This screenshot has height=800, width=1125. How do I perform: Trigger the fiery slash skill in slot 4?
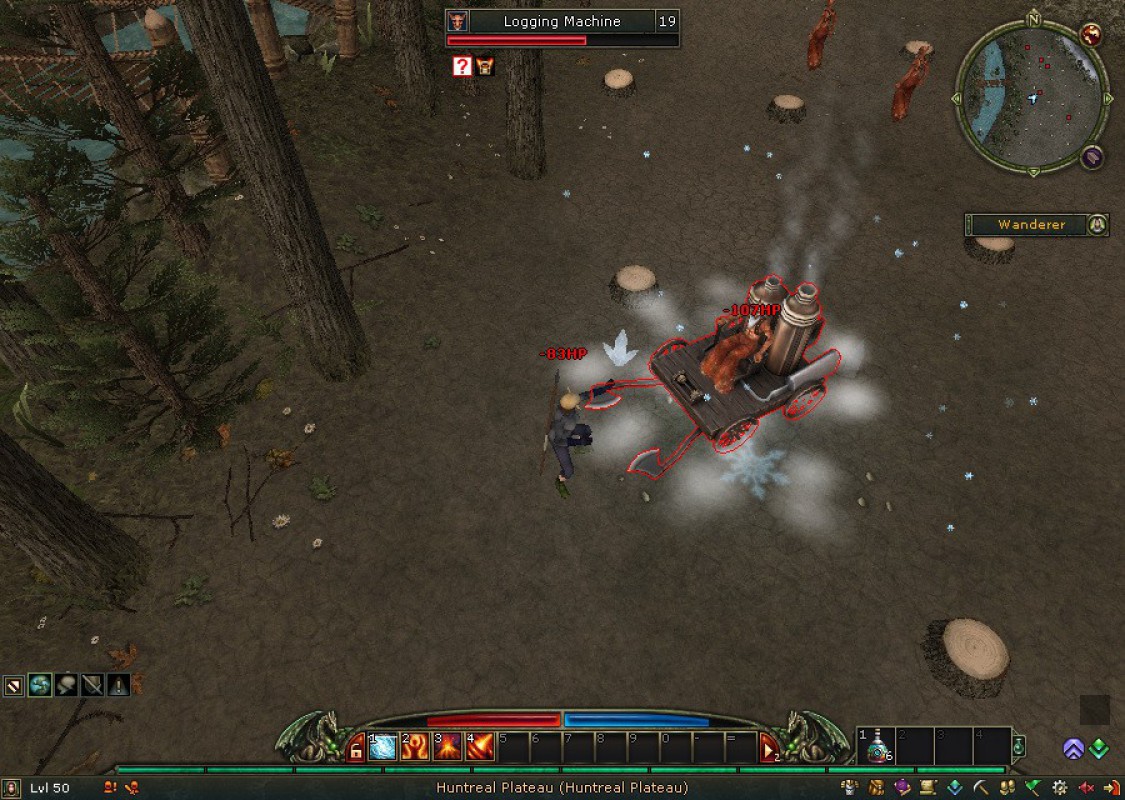point(479,747)
